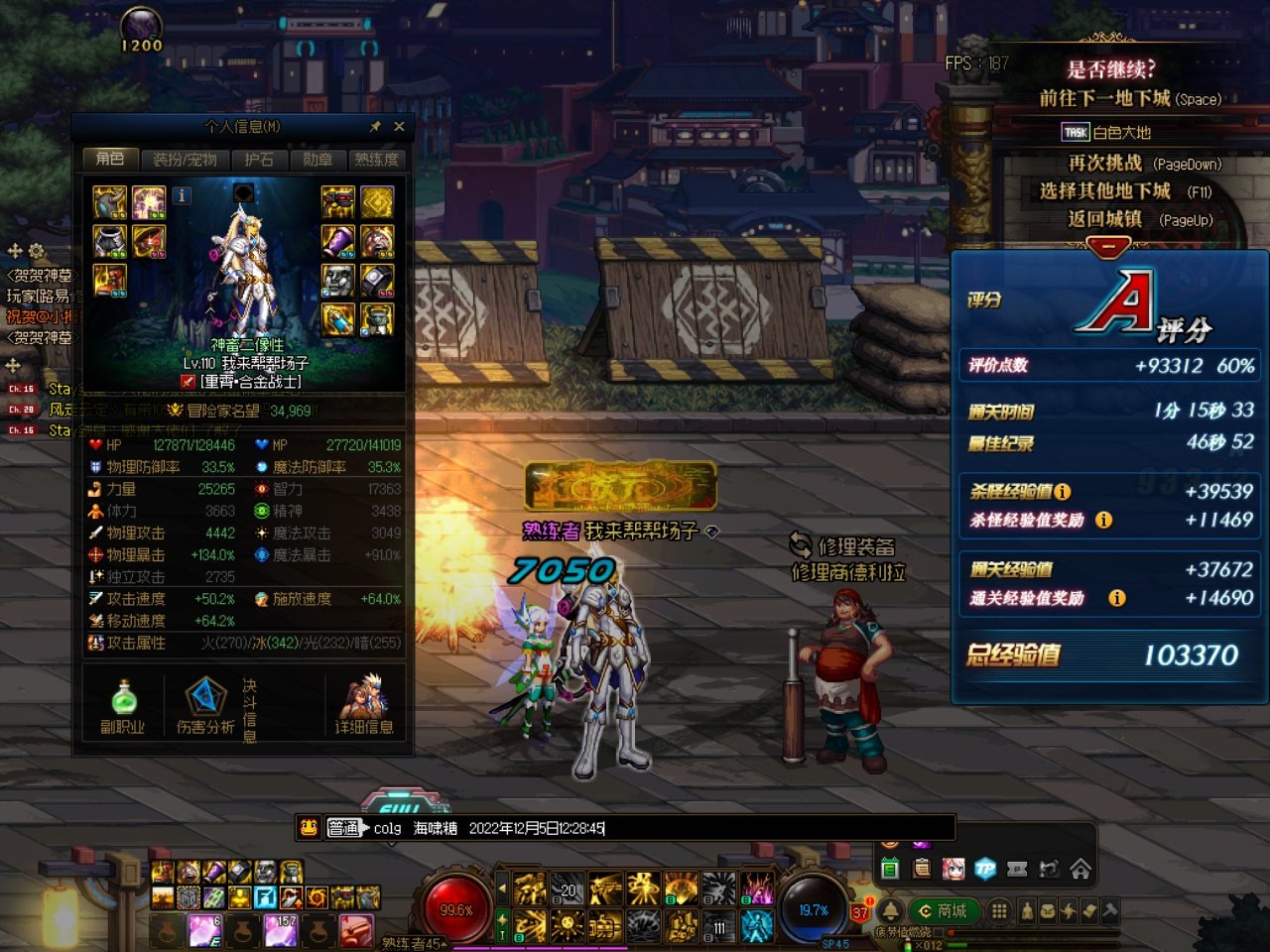Select the equipped gun weapon slot
The image size is (1270, 952).
pos(338,202)
